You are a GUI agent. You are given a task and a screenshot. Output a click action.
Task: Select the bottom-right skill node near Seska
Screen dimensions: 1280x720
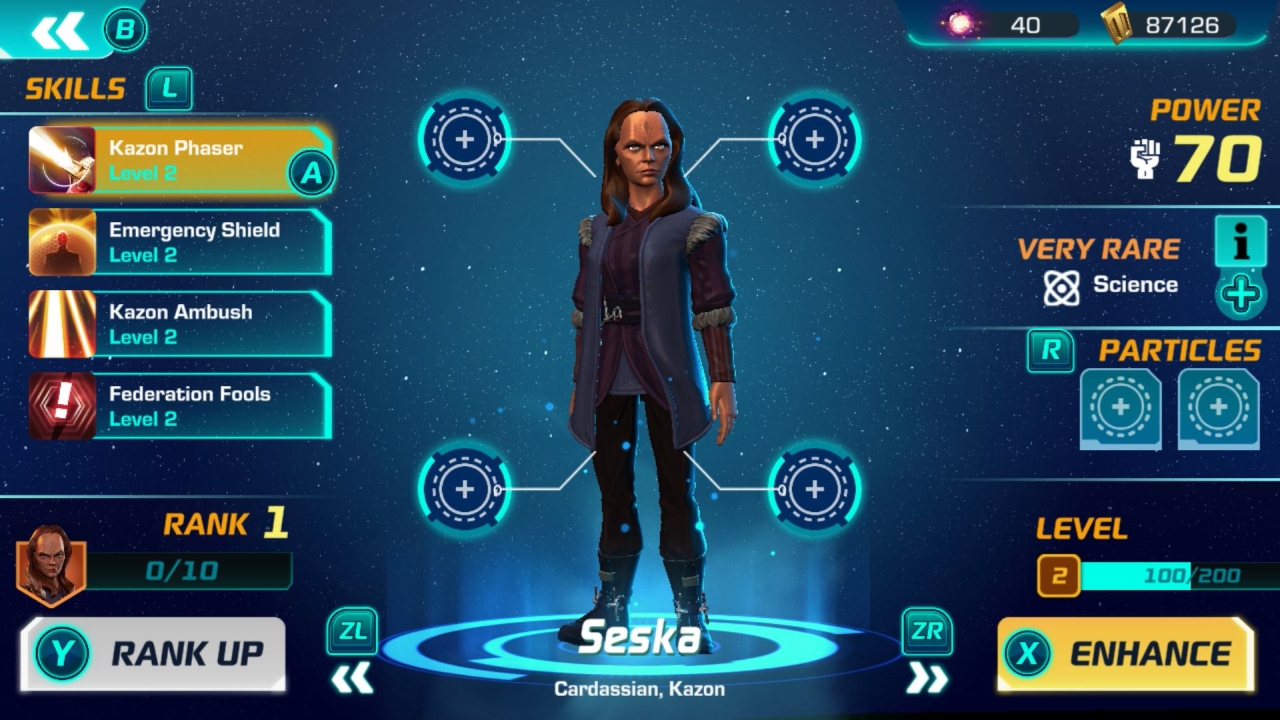pos(813,489)
